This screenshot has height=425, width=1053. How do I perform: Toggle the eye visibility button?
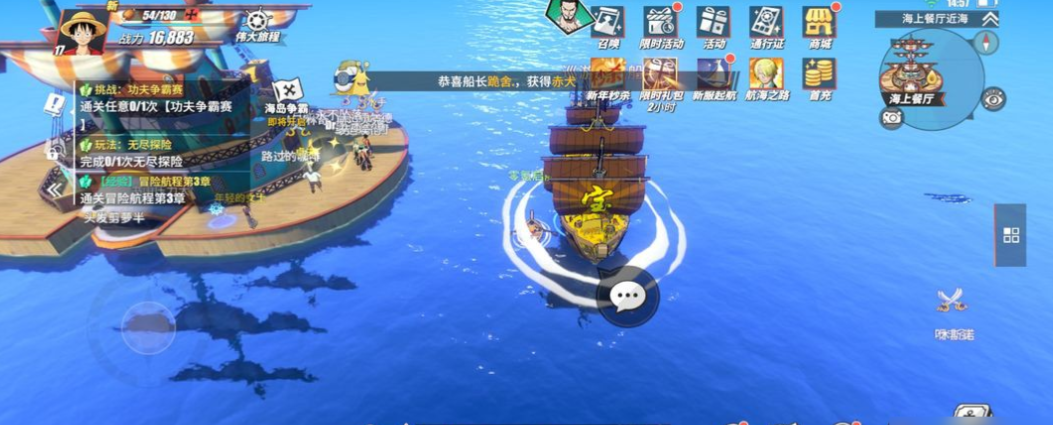click(x=993, y=98)
